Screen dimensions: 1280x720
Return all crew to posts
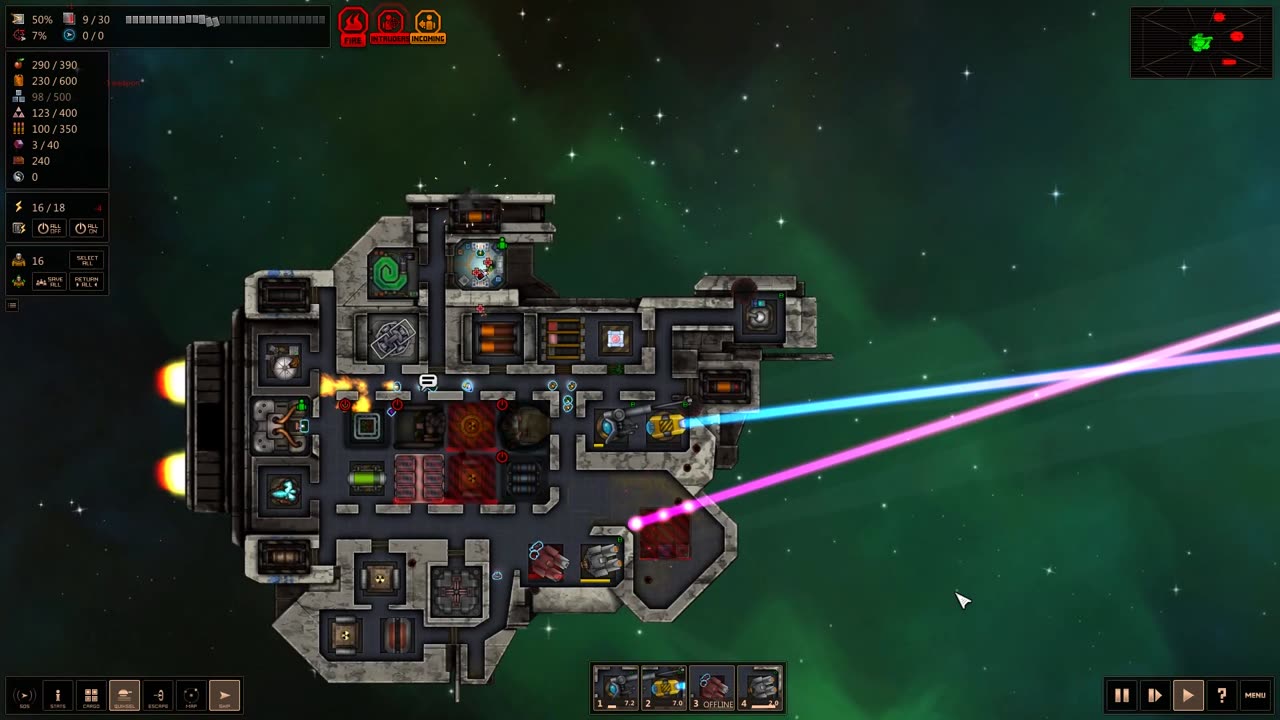pos(88,282)
